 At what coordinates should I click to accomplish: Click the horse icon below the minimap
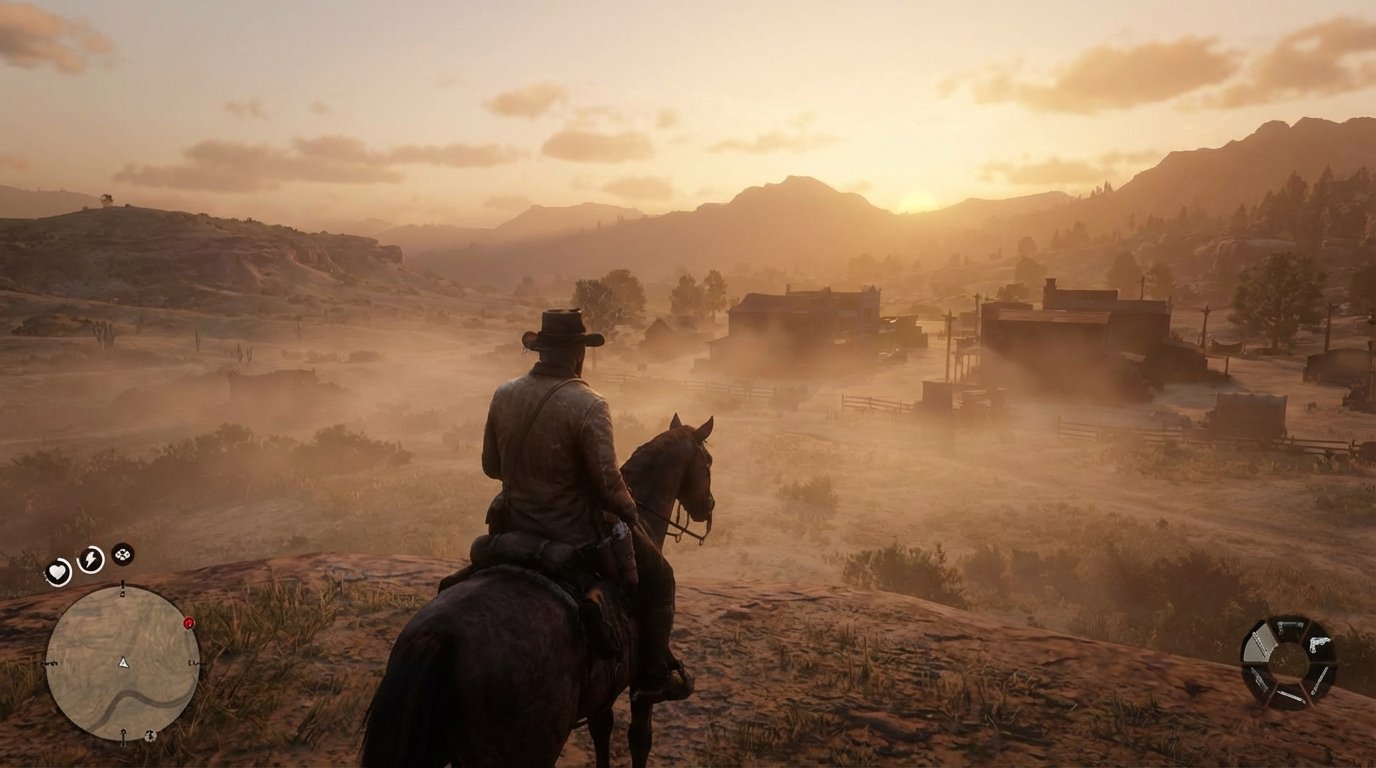[x=149, y=736]
